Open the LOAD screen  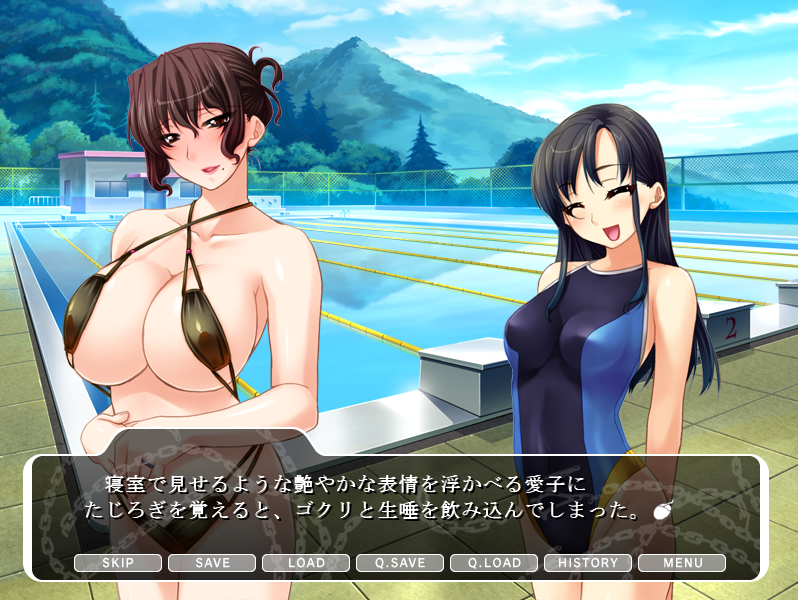(x=306, y=563)
